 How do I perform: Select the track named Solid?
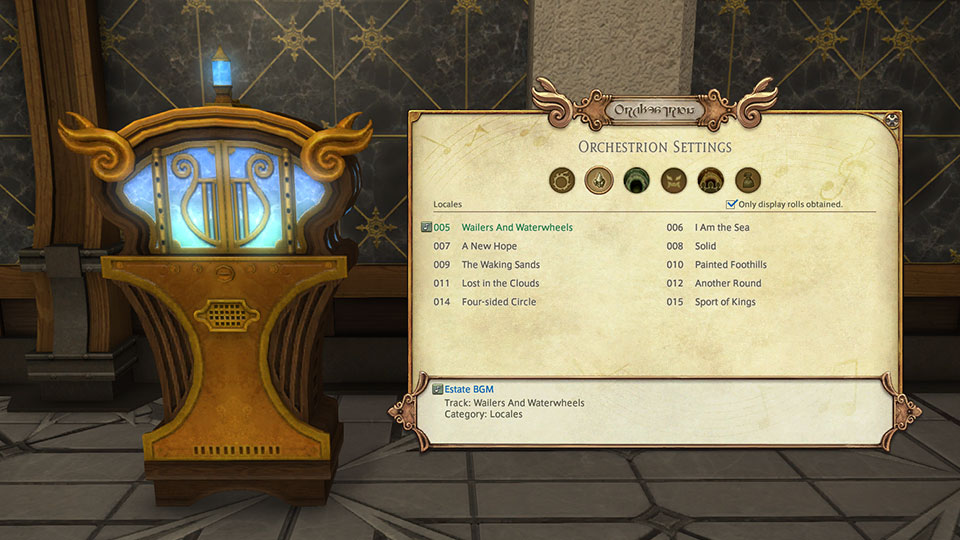[705, 246]
